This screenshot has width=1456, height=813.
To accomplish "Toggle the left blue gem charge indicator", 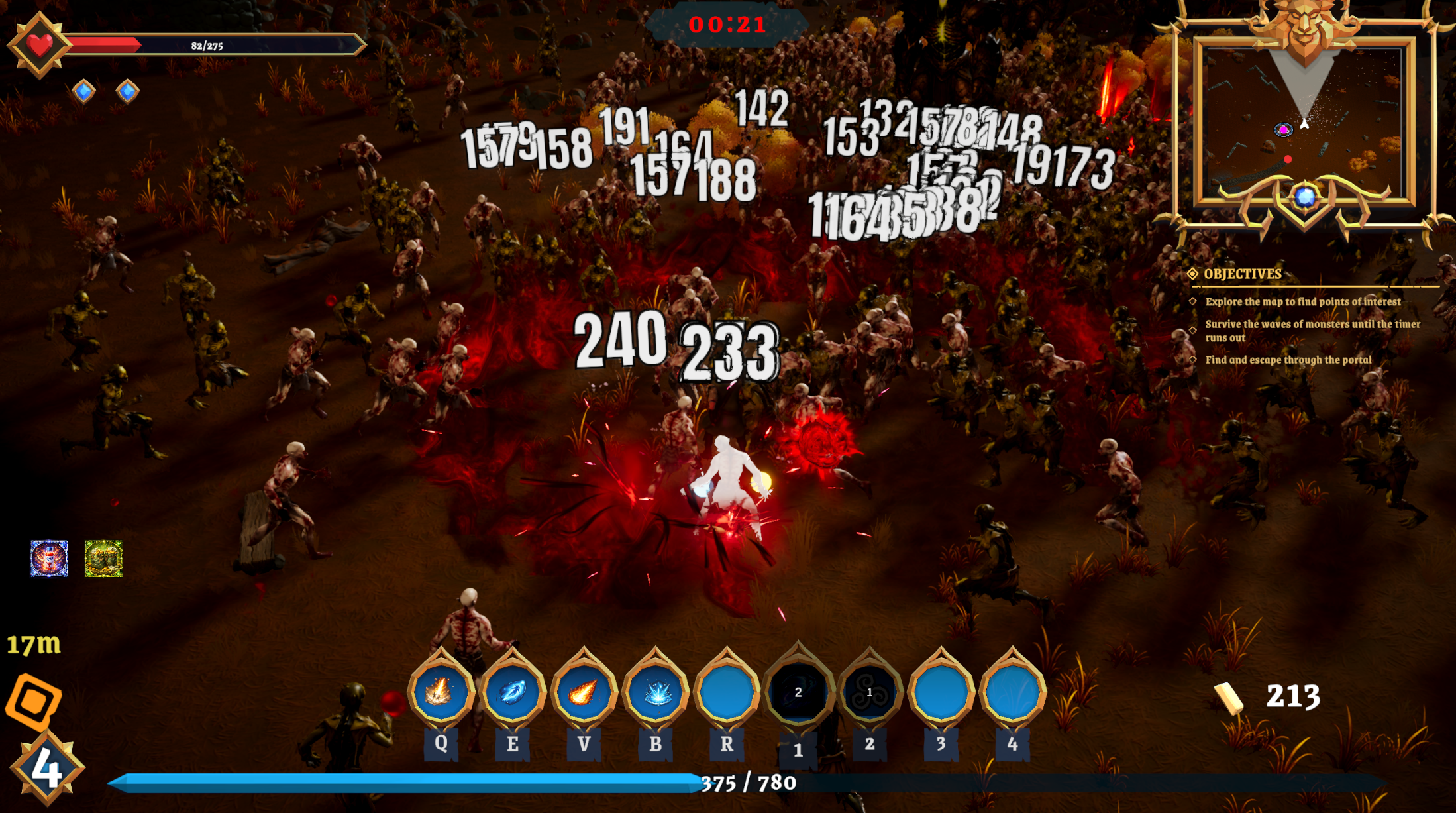I will coord(82,91).
